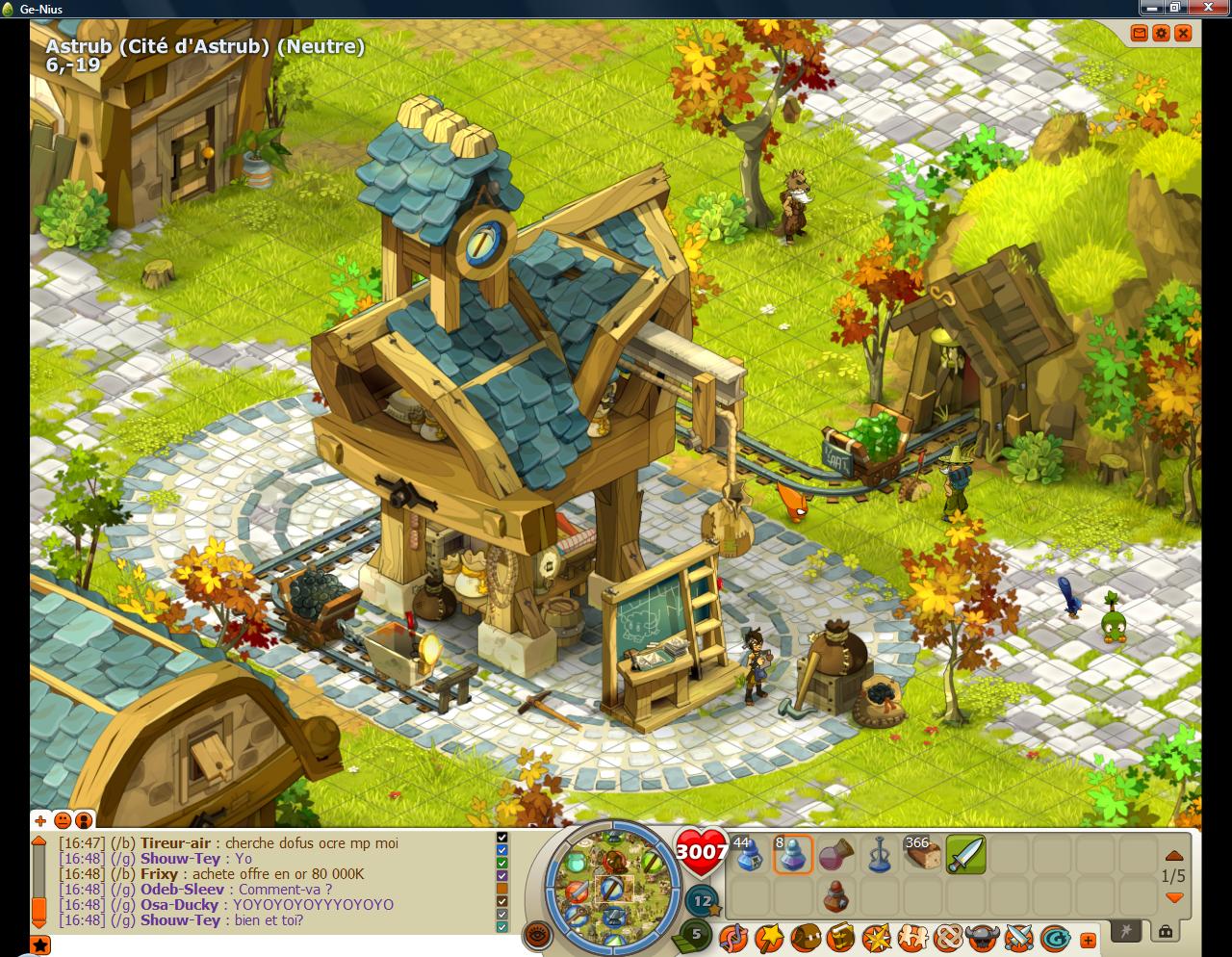
Task: Open the orange eye icon beside the minimap
Action: [x=537, y=937]
